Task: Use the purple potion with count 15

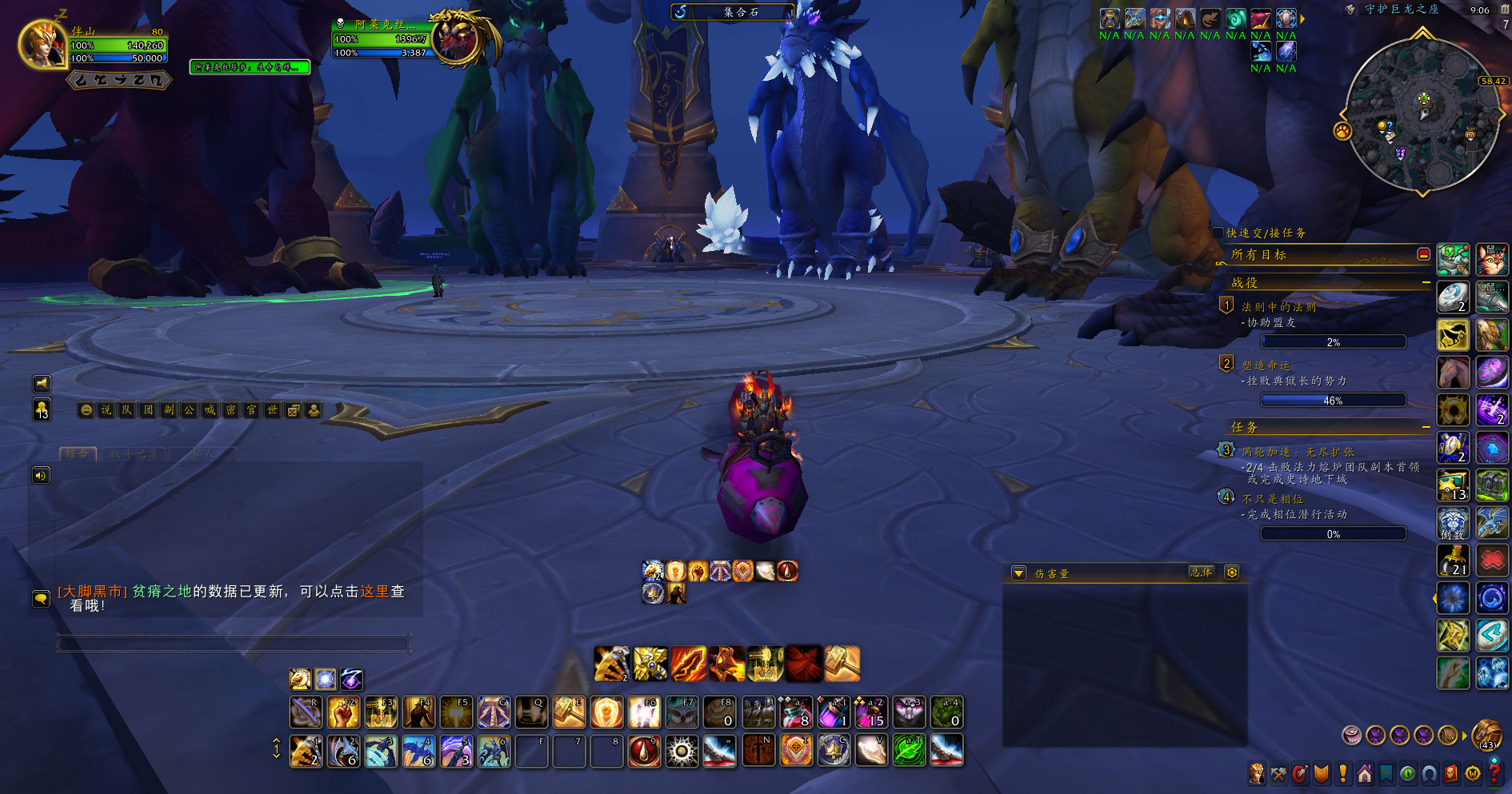Action: coord(870,712)
